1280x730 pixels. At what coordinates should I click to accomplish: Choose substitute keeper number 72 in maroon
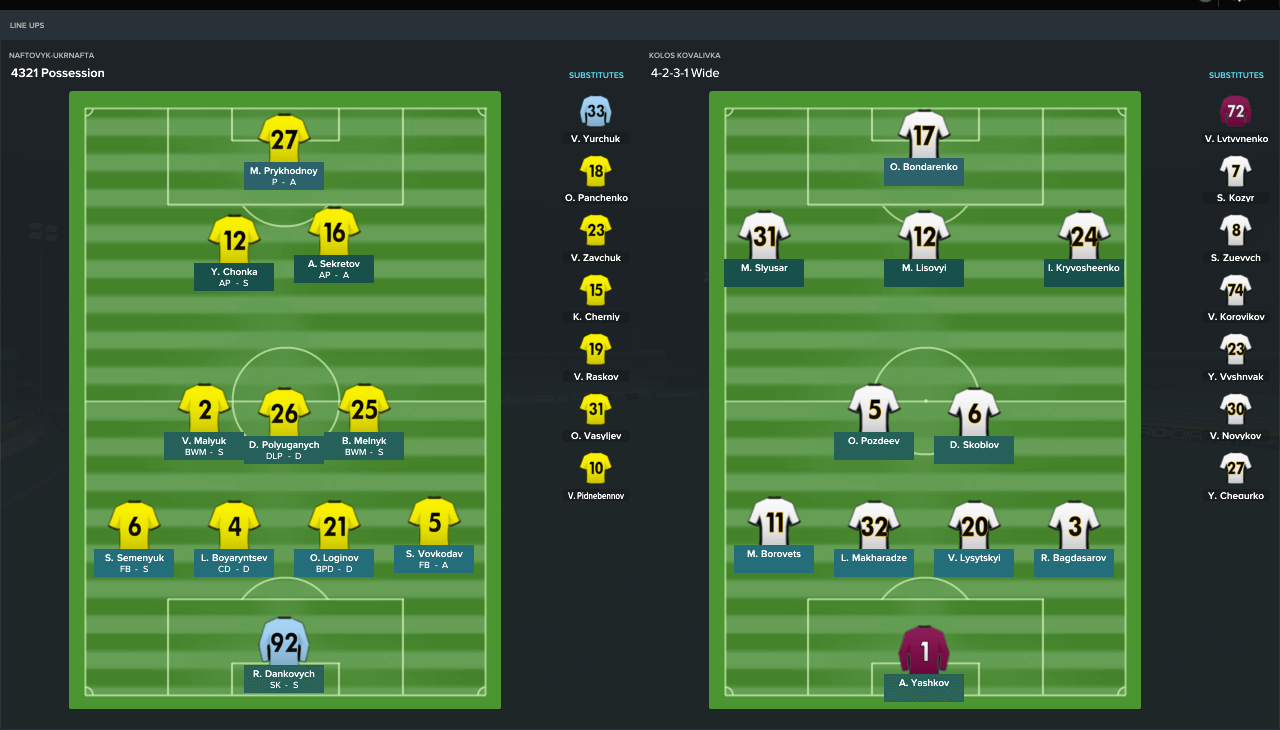(x=1235, y=111)
